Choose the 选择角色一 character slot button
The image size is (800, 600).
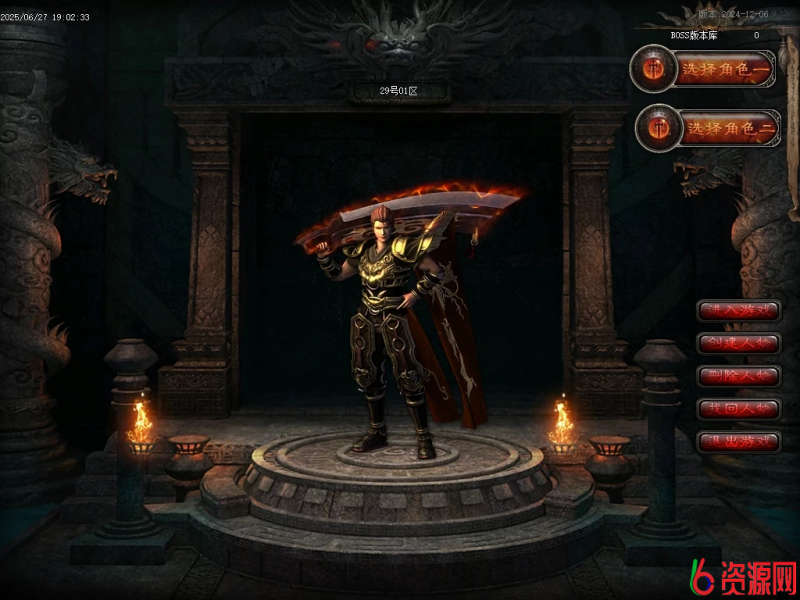(x=705, y=69)
